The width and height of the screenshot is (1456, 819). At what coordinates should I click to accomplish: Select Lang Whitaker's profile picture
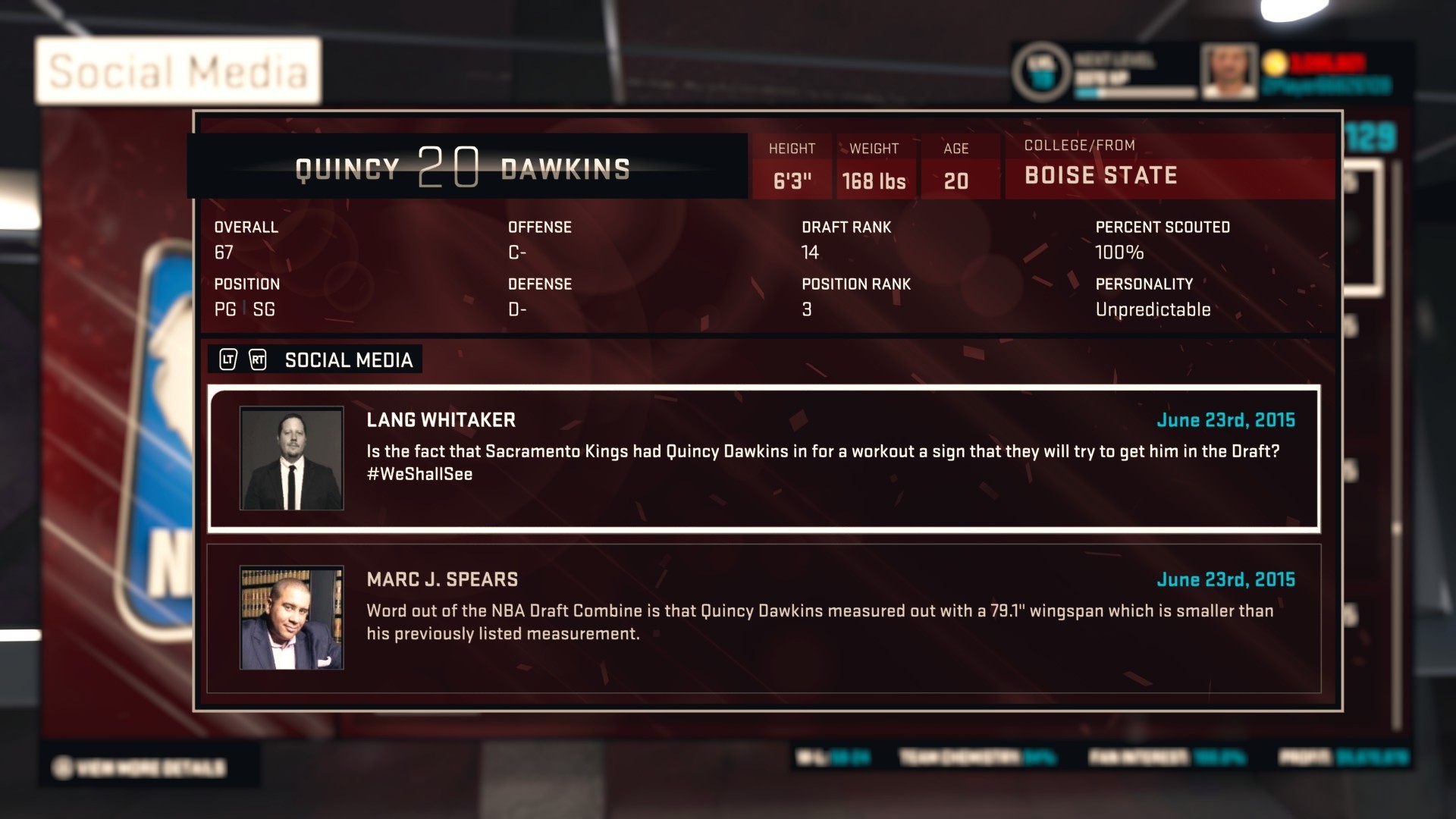point(291,457)
